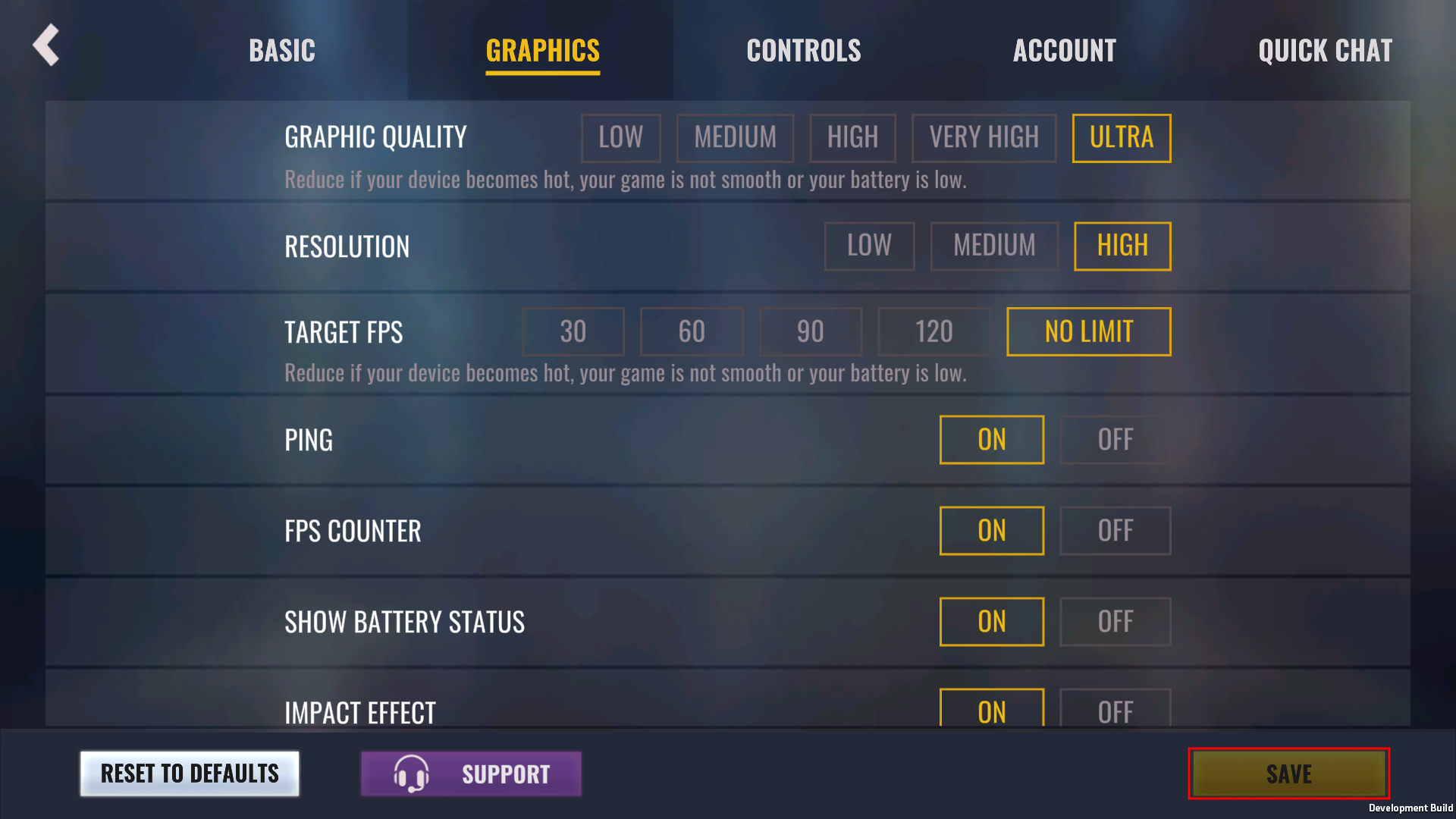Reset settings to defaults

coord(190,773)
